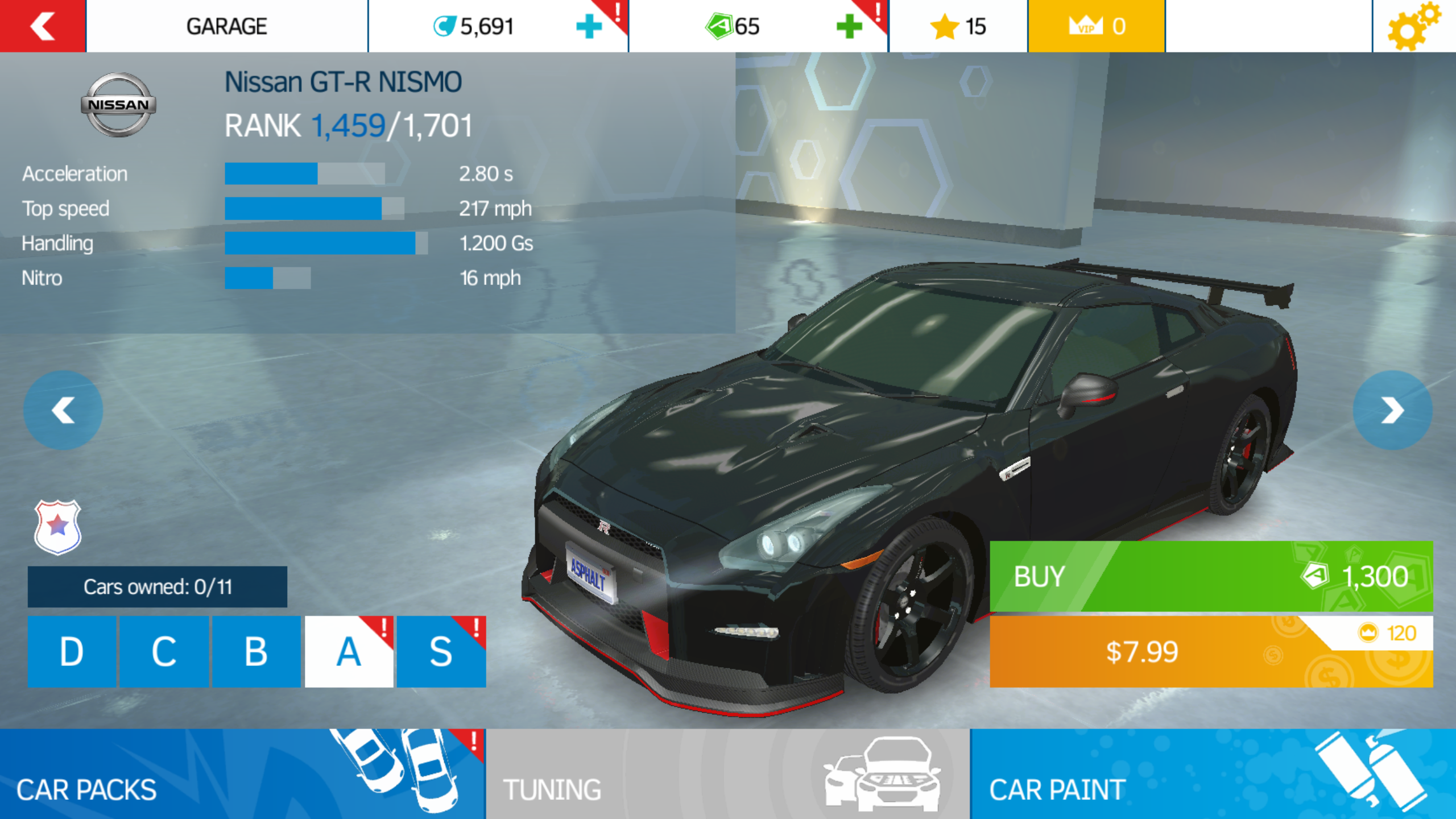The image size is (1456, 819).
Task: Open settings via the orange gears icon
Action: pyautogui.click(x=1413, y=26)
